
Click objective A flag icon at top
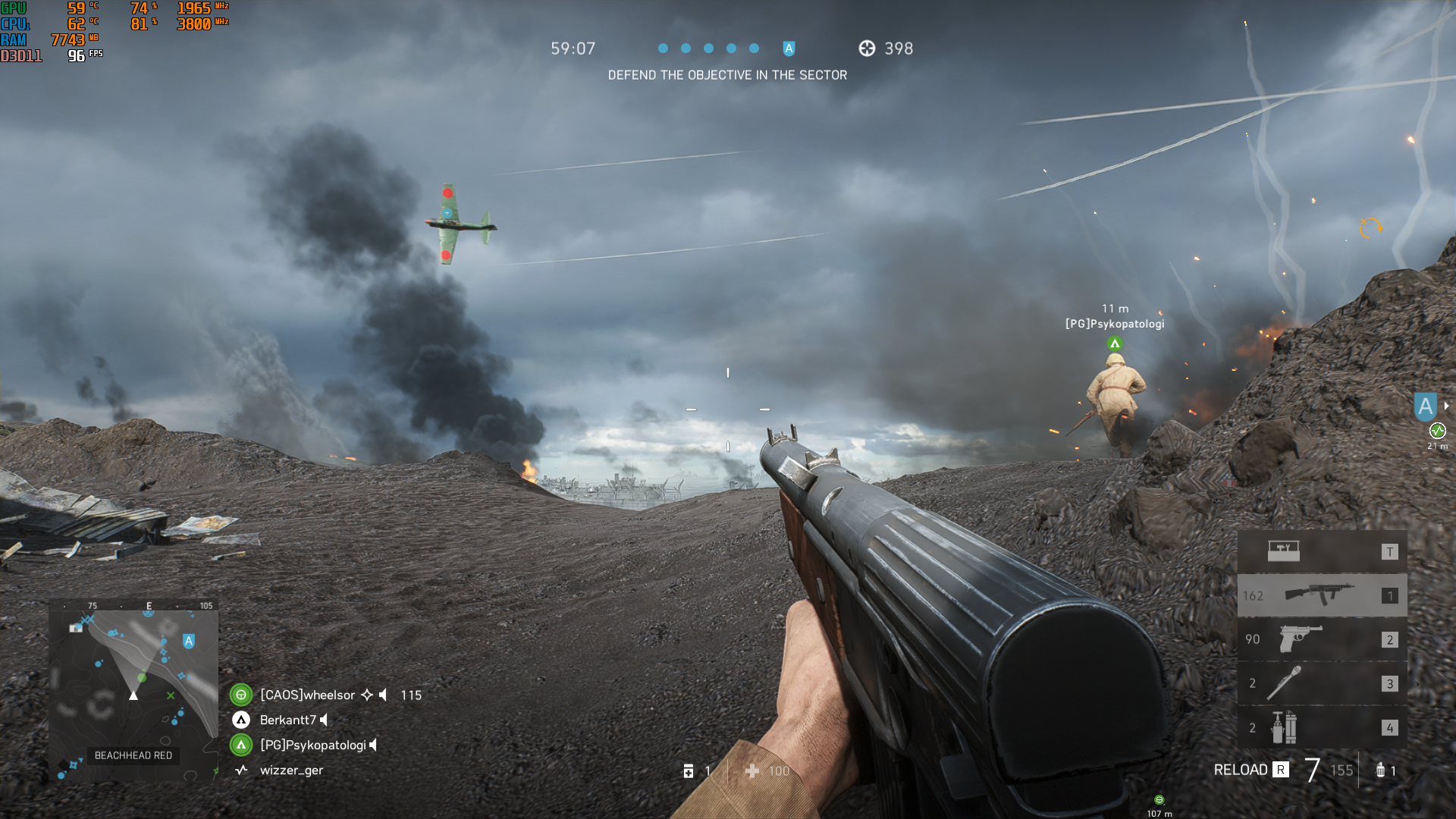(789, 49)
